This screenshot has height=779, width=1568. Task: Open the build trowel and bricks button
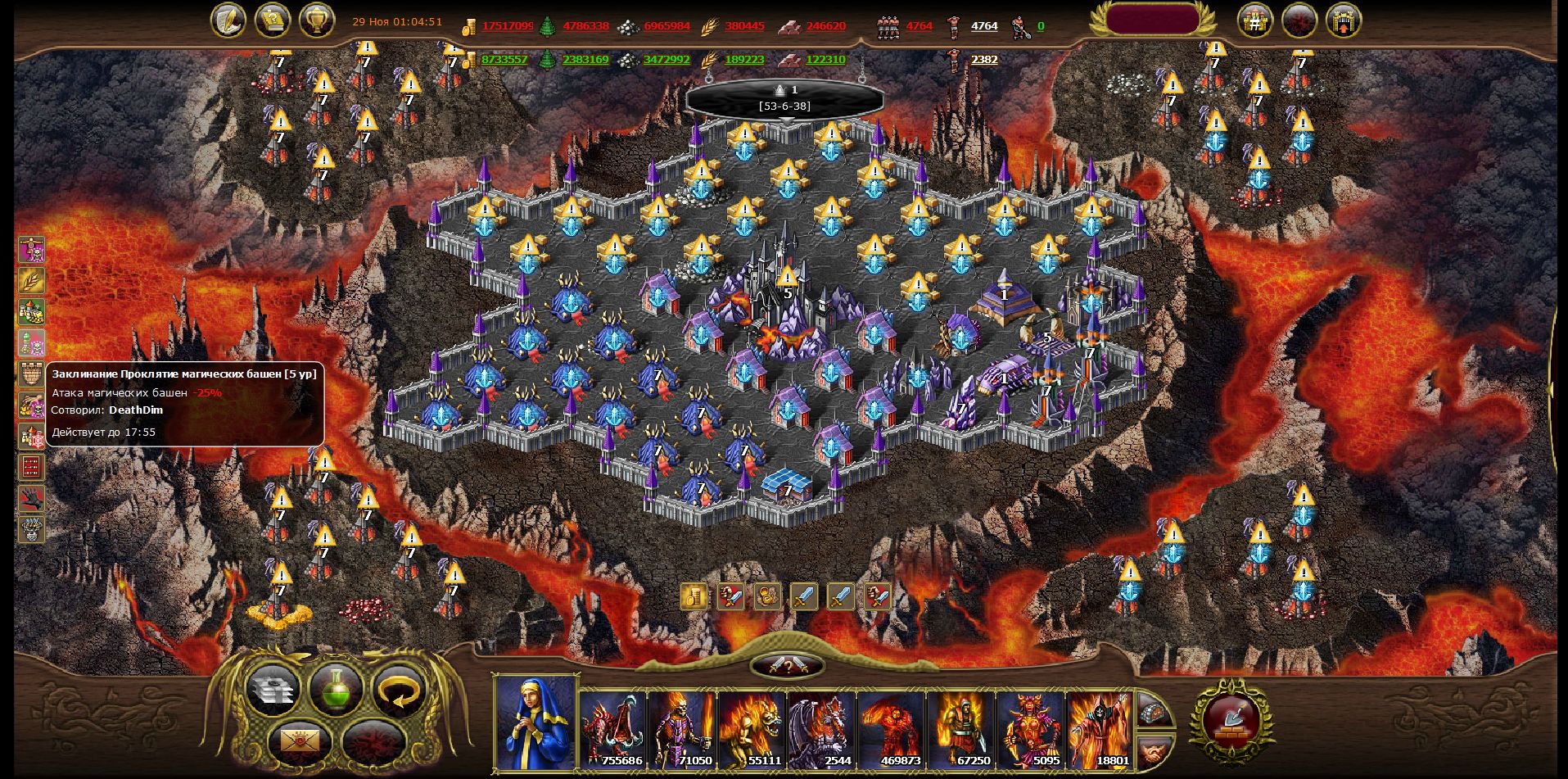click(1232, 721)
